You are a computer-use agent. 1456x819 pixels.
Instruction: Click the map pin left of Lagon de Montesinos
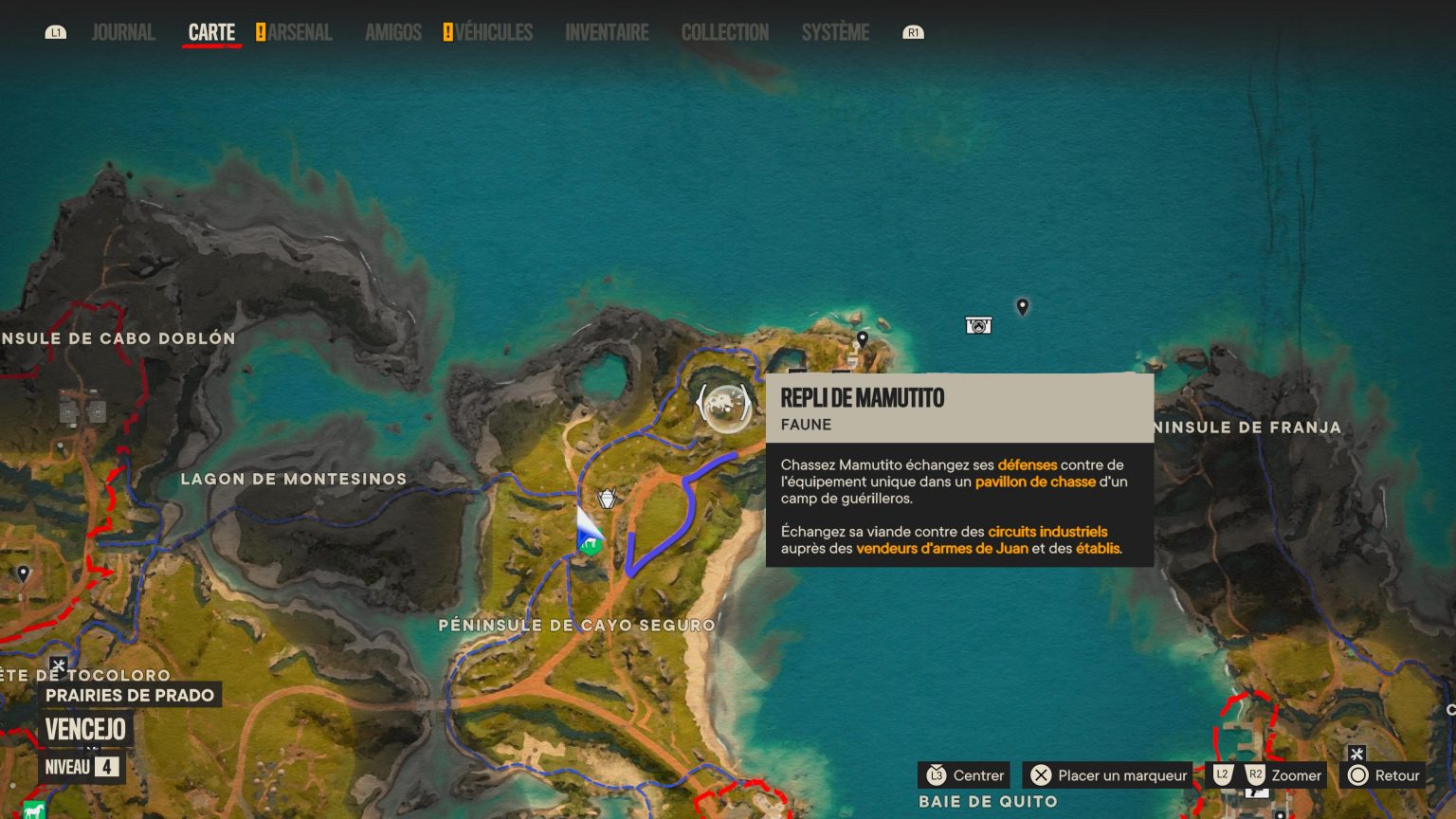(x=24, y=573)
